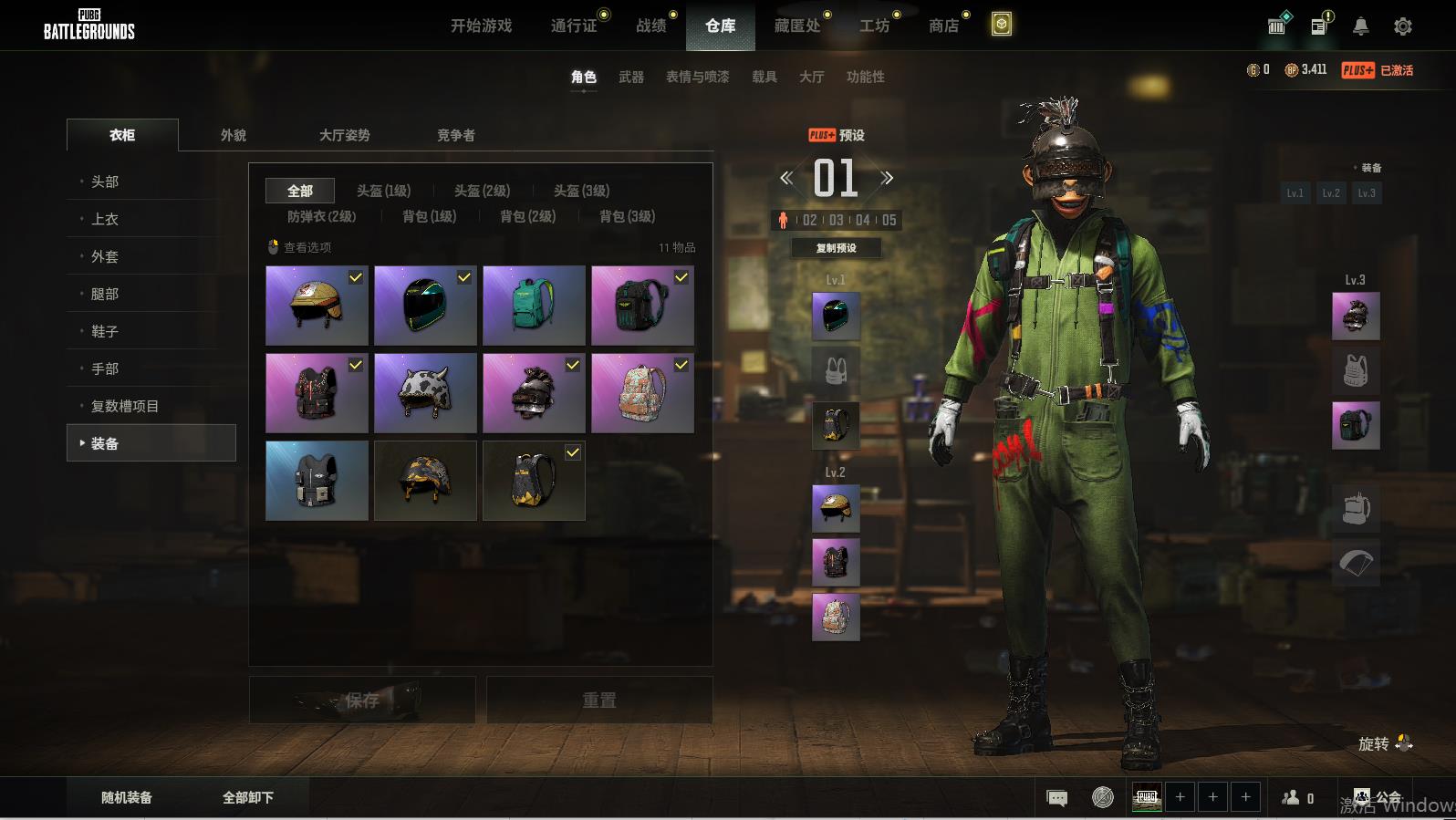
Task: Open the settings gear icon
Action: point(1402,26)
